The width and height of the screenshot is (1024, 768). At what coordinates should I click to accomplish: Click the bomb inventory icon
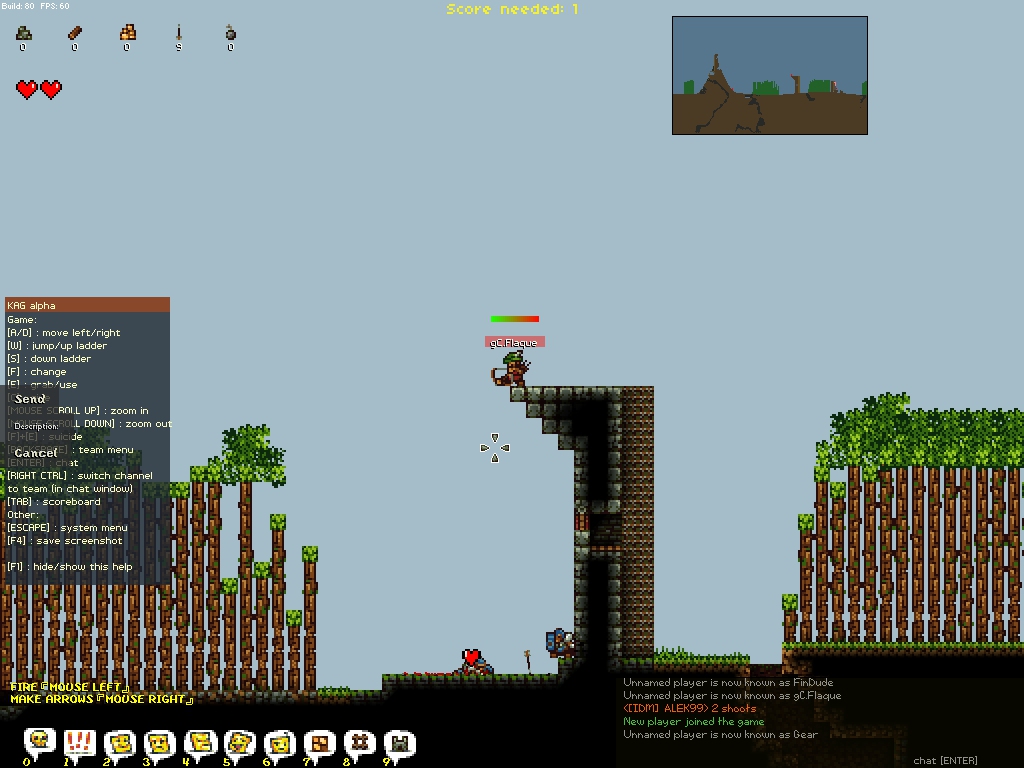pos(231,34)
